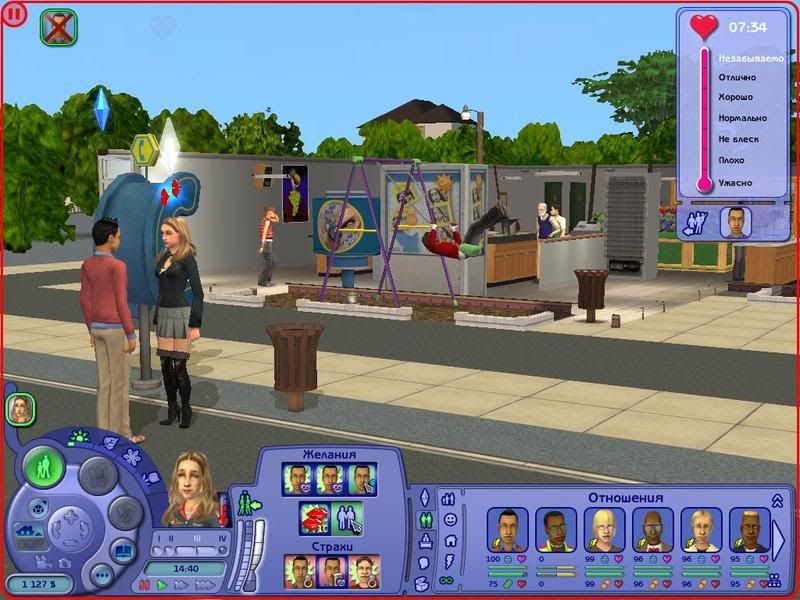
Task: Set game speed to normal play
Action: click(x=161, y=584)
